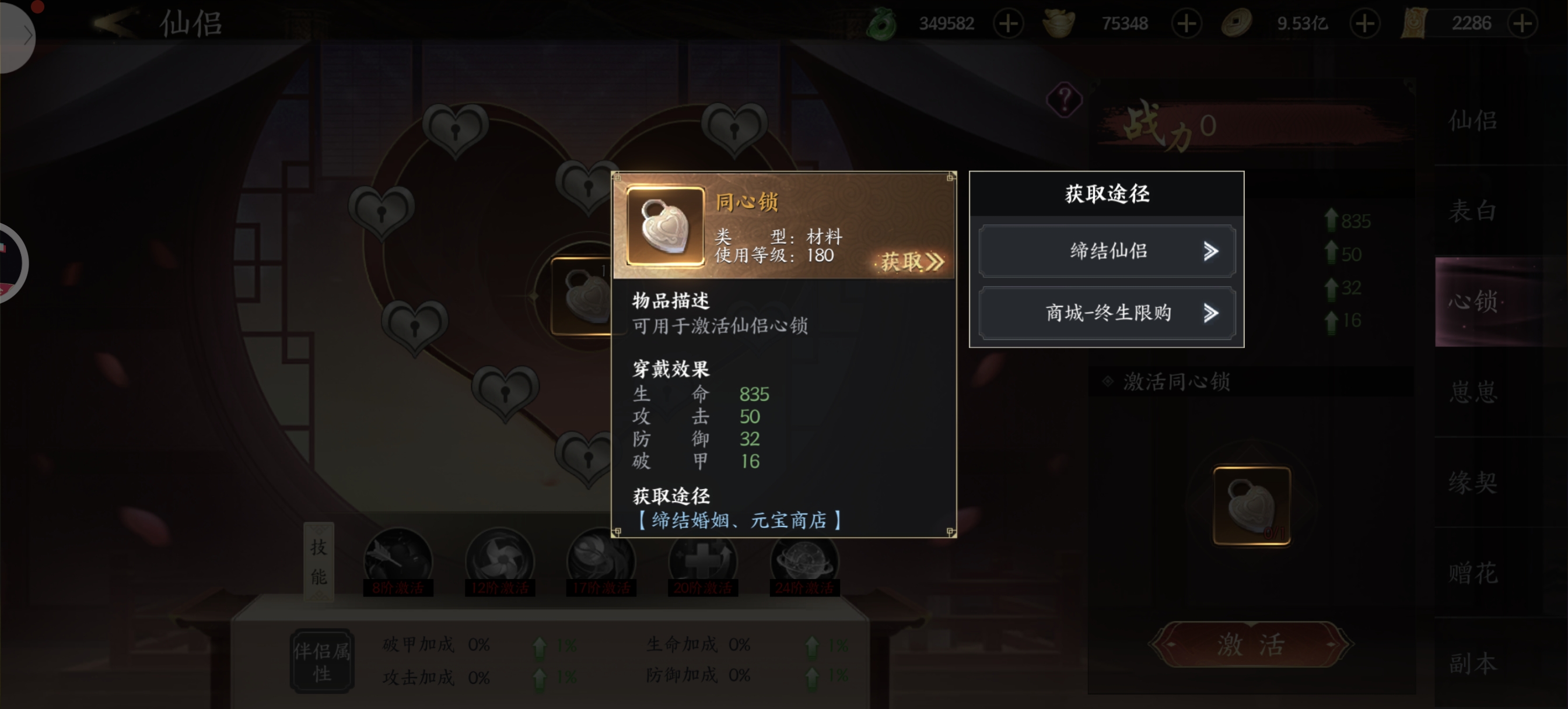
Task: Select the 同心锁 material slot under 激活同心锁
Action: click(1251, 506)
